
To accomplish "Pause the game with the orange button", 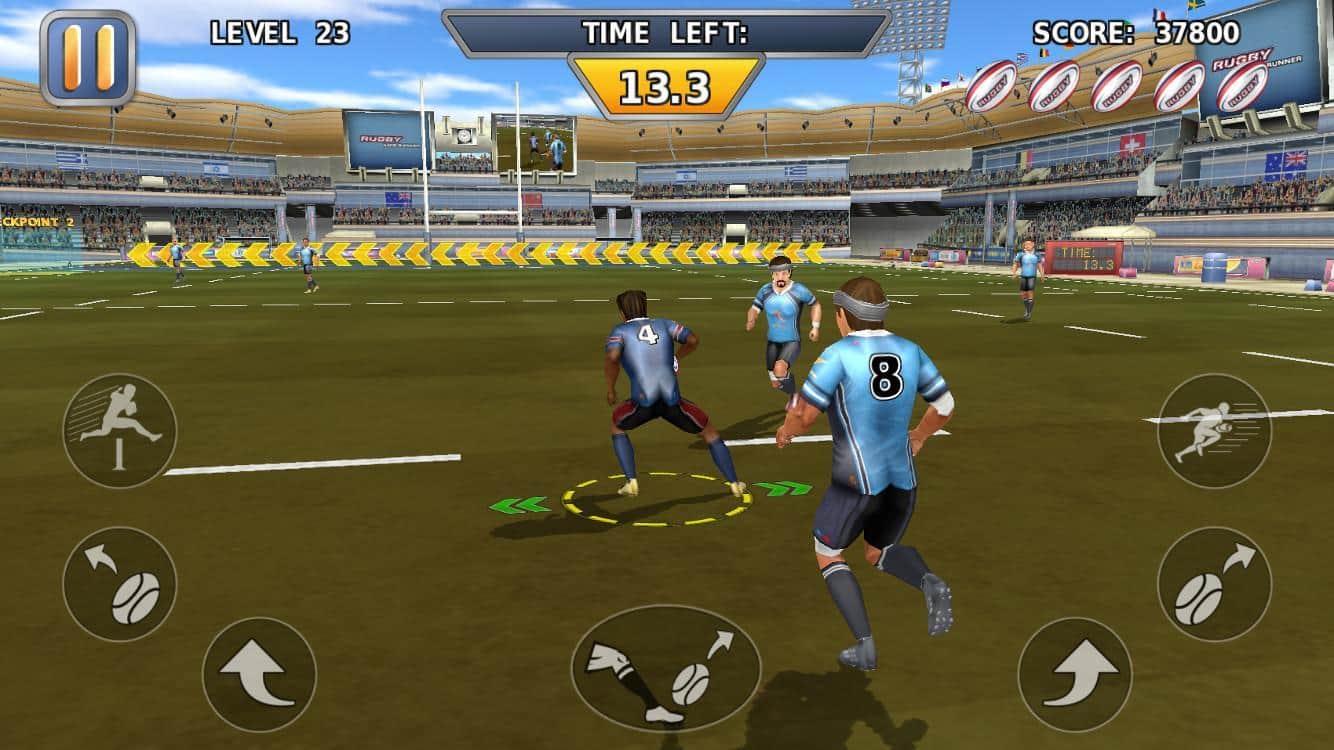I will pyautogui.click(x=88, y=57).
